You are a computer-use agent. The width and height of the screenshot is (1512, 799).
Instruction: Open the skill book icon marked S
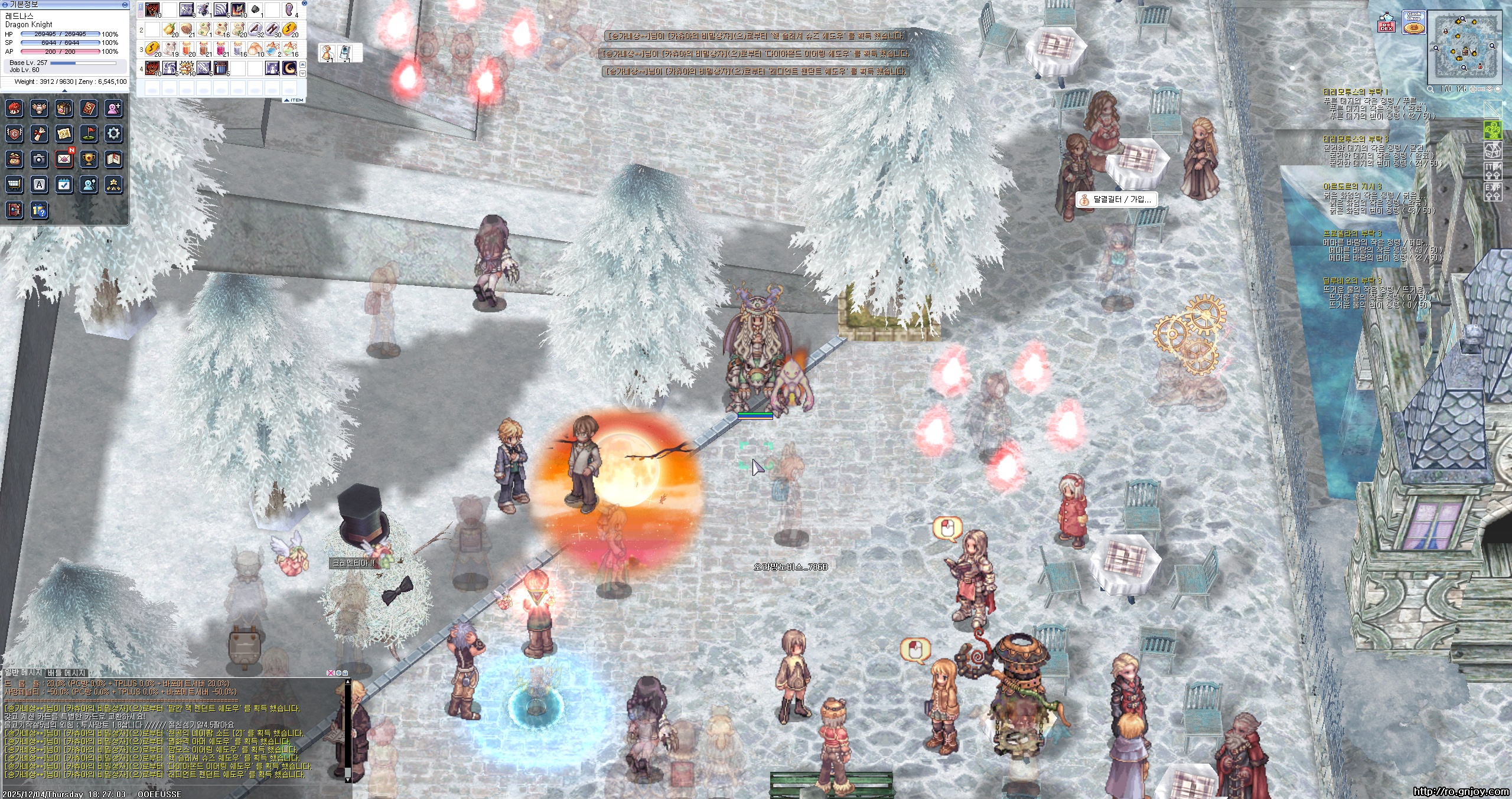[89, 108]
